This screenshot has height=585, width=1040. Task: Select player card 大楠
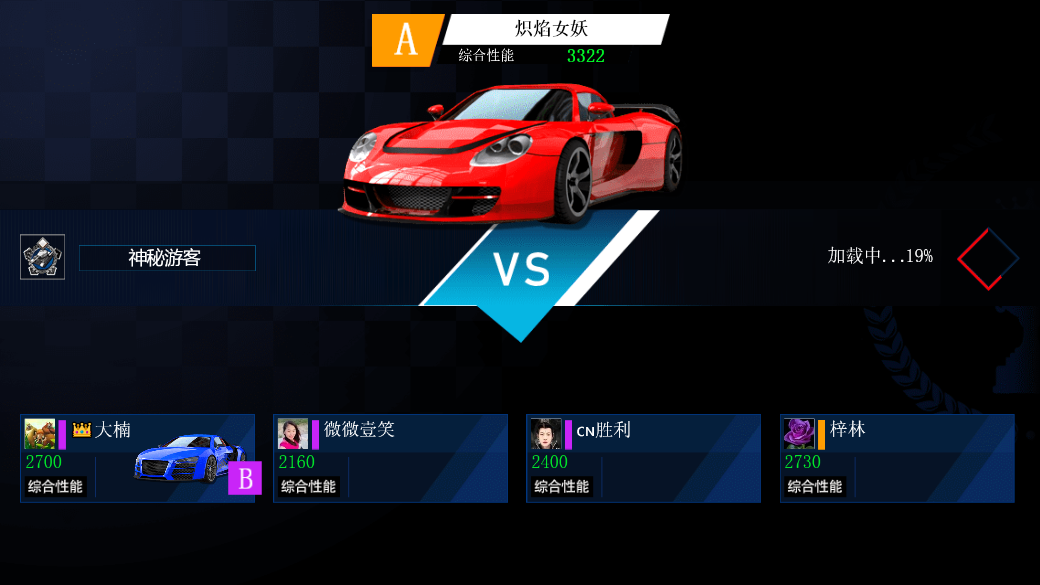tap(137, 458)
